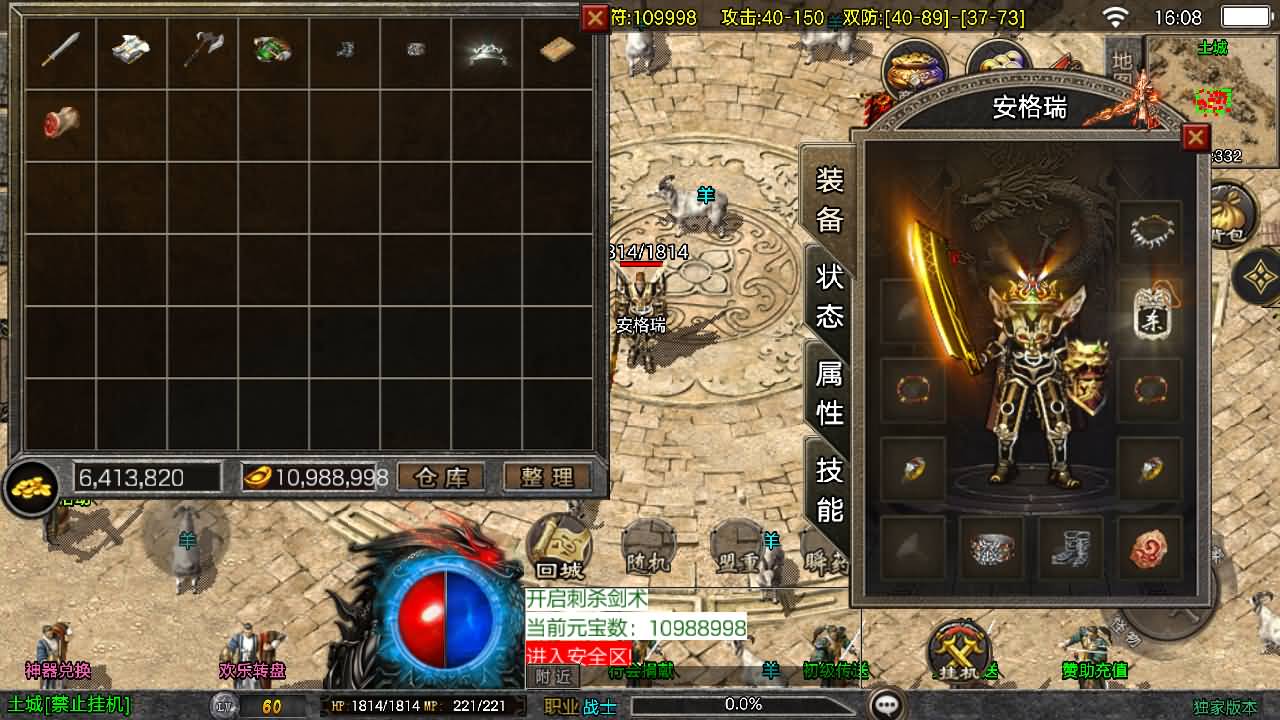Open the 附近 chat channel selector
The height and width of the screenshot is (720, 1280).
[x=556, y=676]
